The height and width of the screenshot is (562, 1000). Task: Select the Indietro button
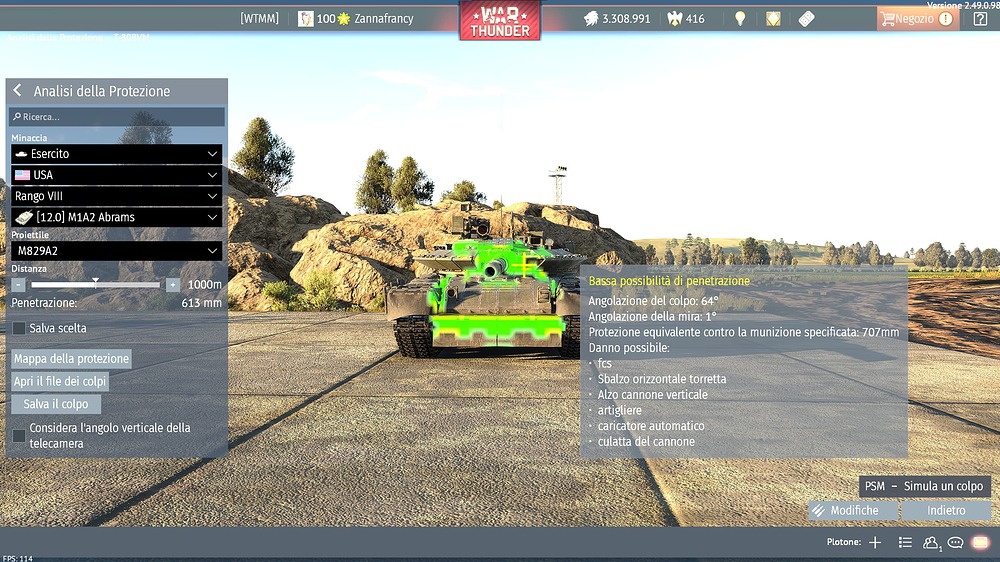coord(946,510)
